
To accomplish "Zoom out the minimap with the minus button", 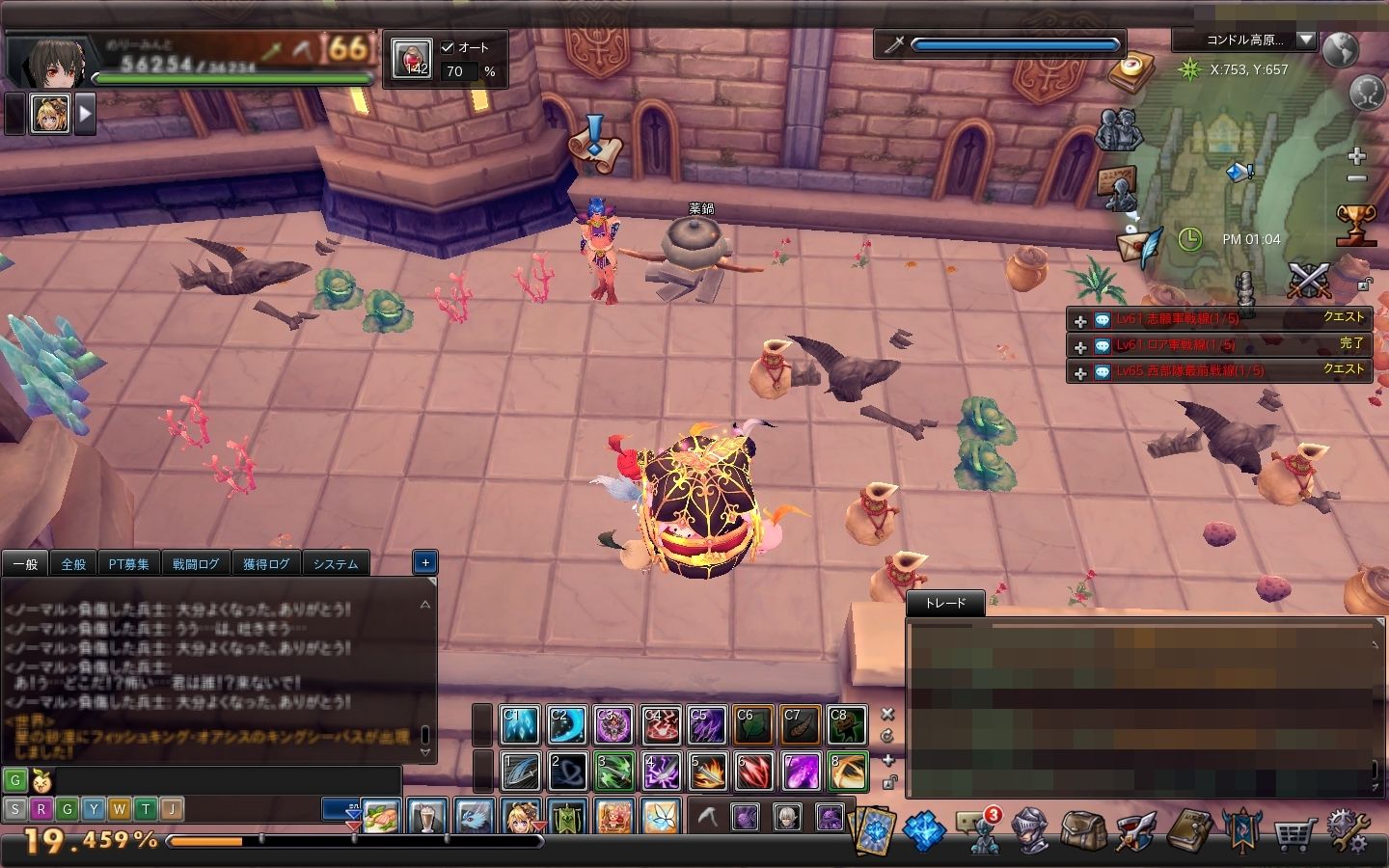I will pos(1356,178).
